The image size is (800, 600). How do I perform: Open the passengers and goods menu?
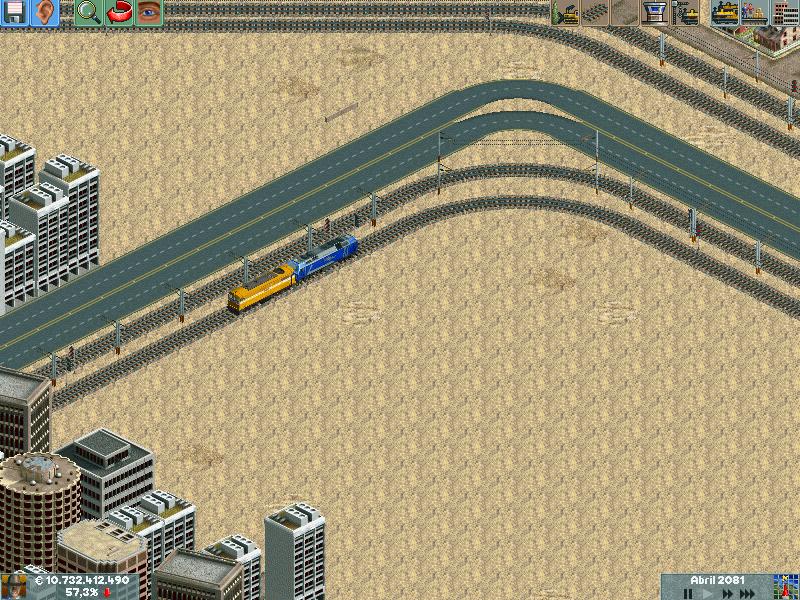(754, 12)
